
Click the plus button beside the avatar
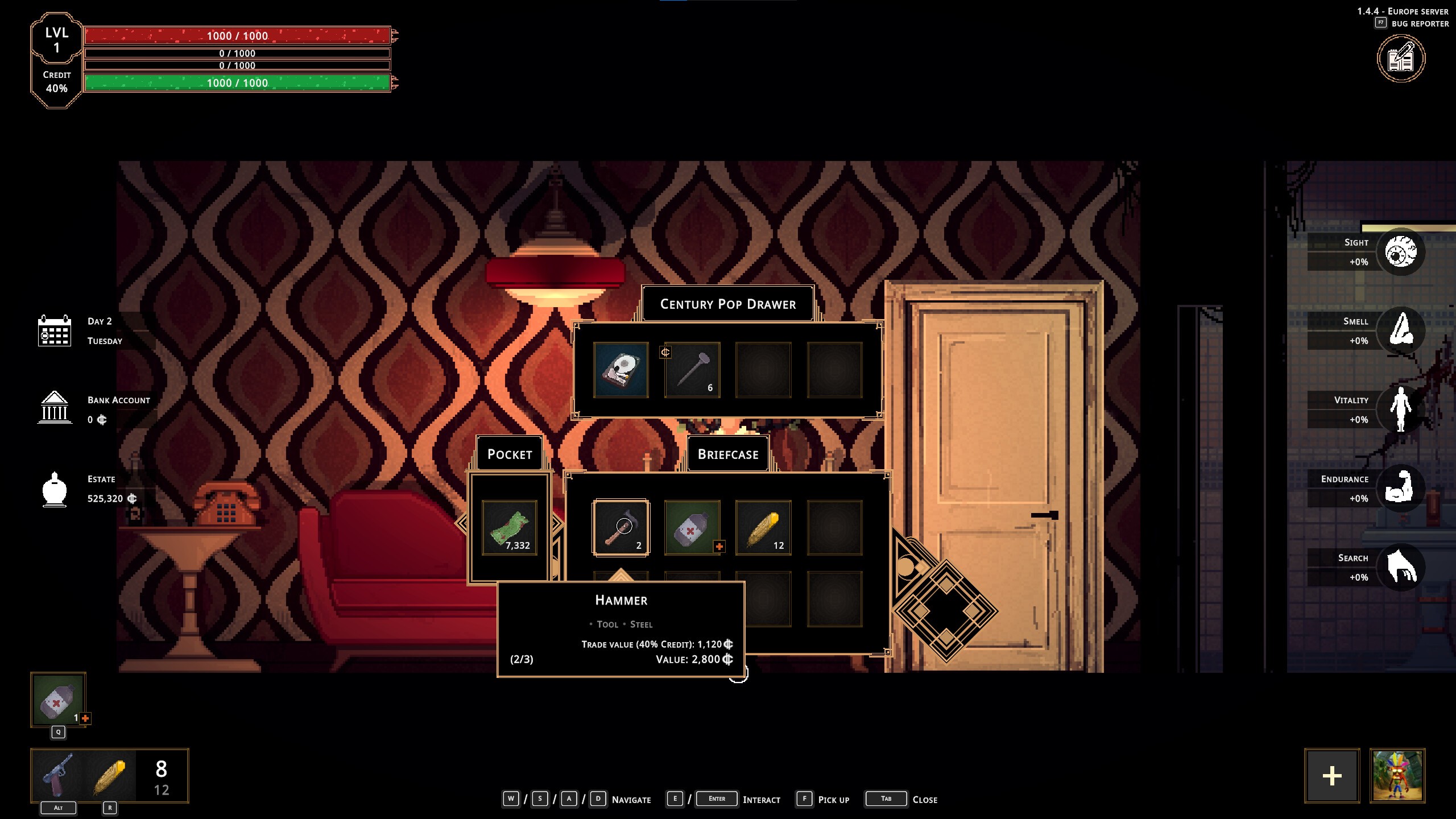[x=1332, y=776]
